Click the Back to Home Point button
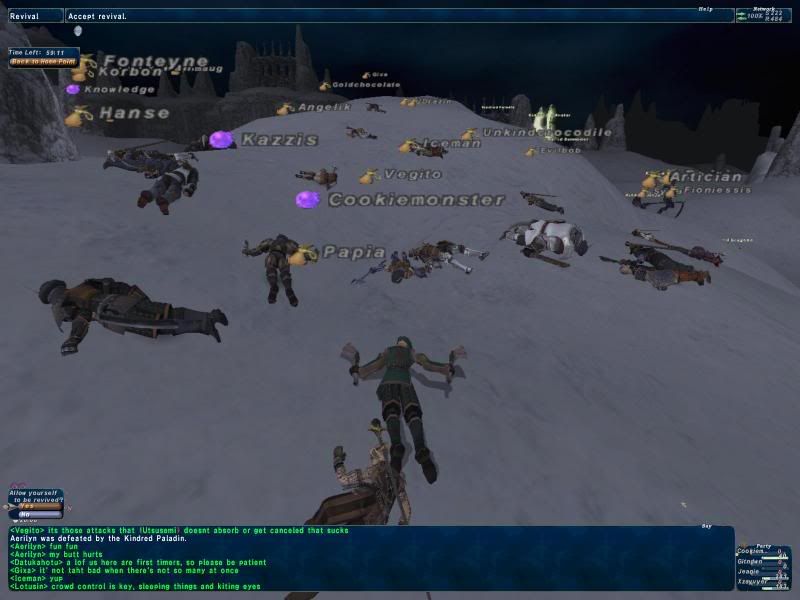Viewport: 800px width, 600px height. (x=43, y=62)
